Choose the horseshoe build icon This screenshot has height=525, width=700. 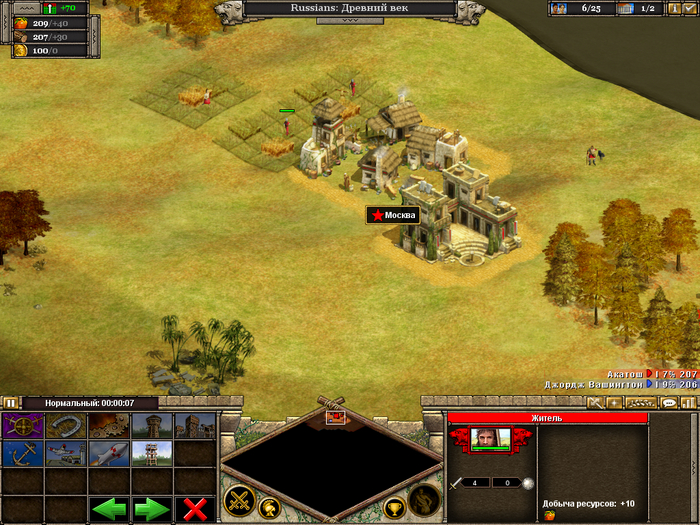pyautogui.click(x=66, y=425)
